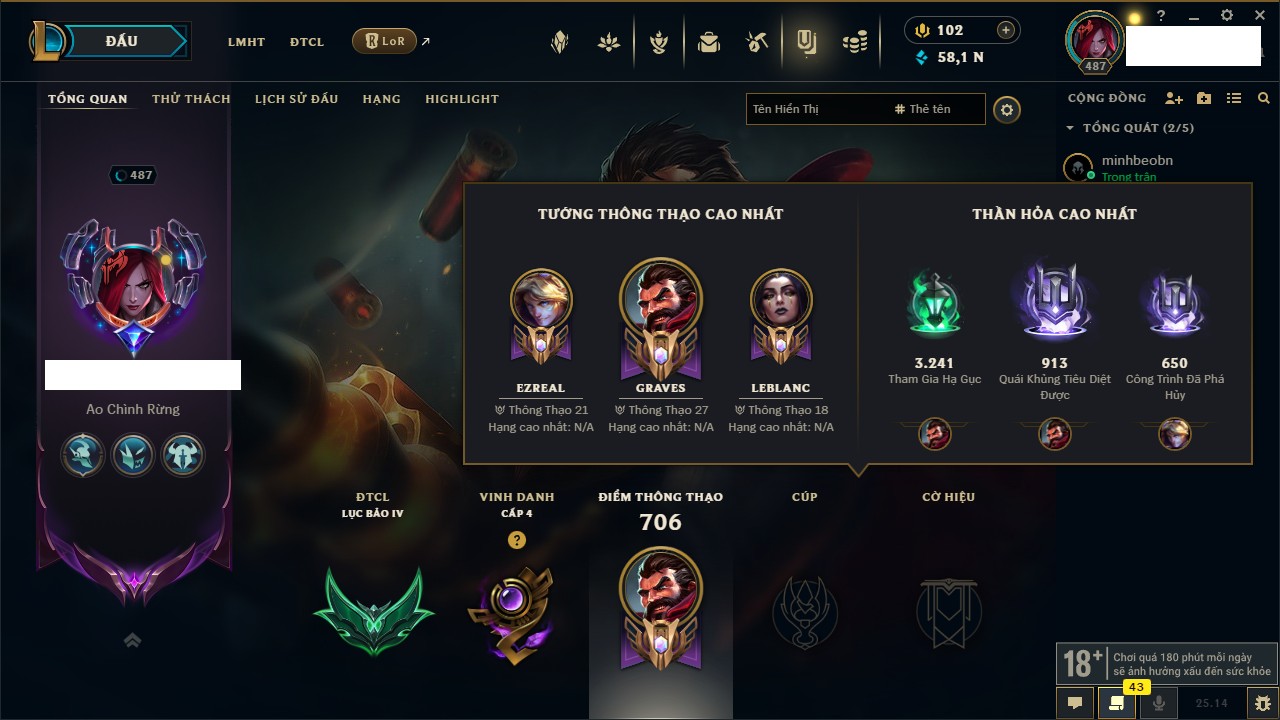Select the HẠNG tab
Screen dimensions: 1280x720
pyautogui.click(x=381, y=99)
